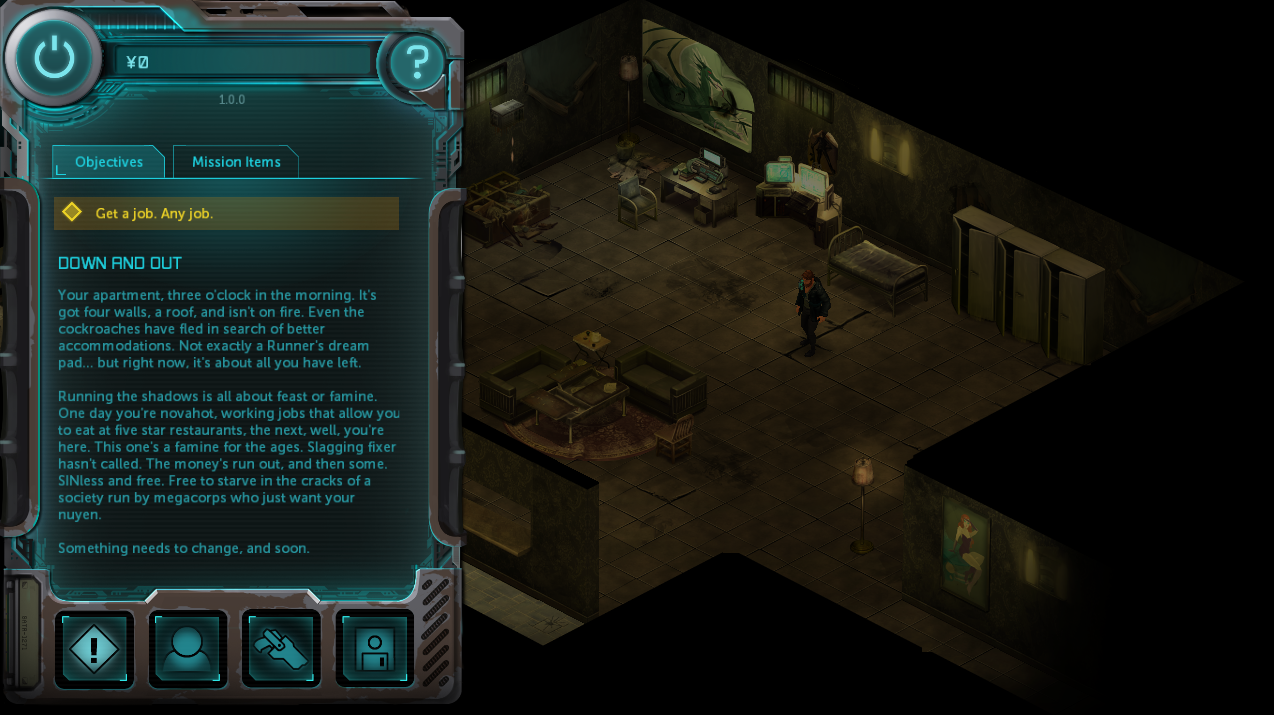Viewport: 1274px width, 715px height.
Task: Open the character silhouette button
Action: 188,649
